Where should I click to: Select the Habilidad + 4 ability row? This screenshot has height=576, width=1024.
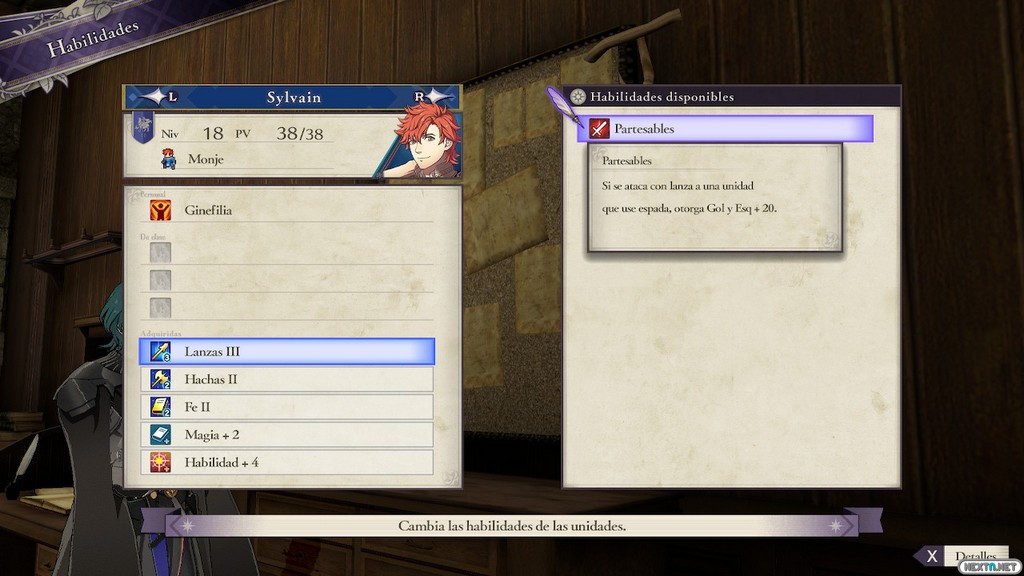[286, 462]
